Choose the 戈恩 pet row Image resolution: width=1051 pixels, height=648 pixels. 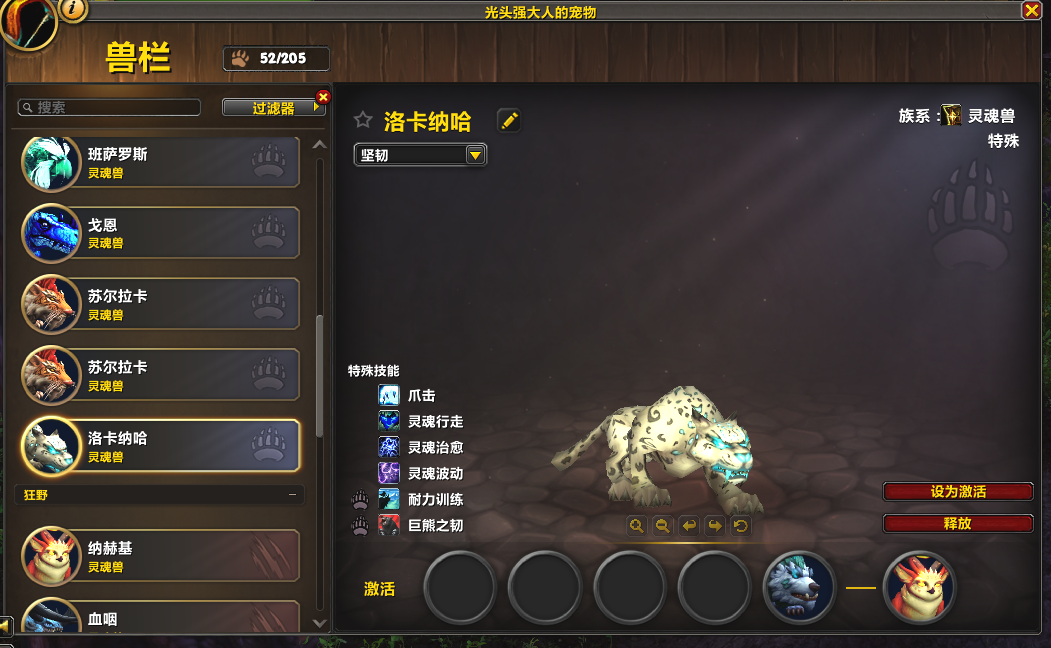tap(160, 233)
